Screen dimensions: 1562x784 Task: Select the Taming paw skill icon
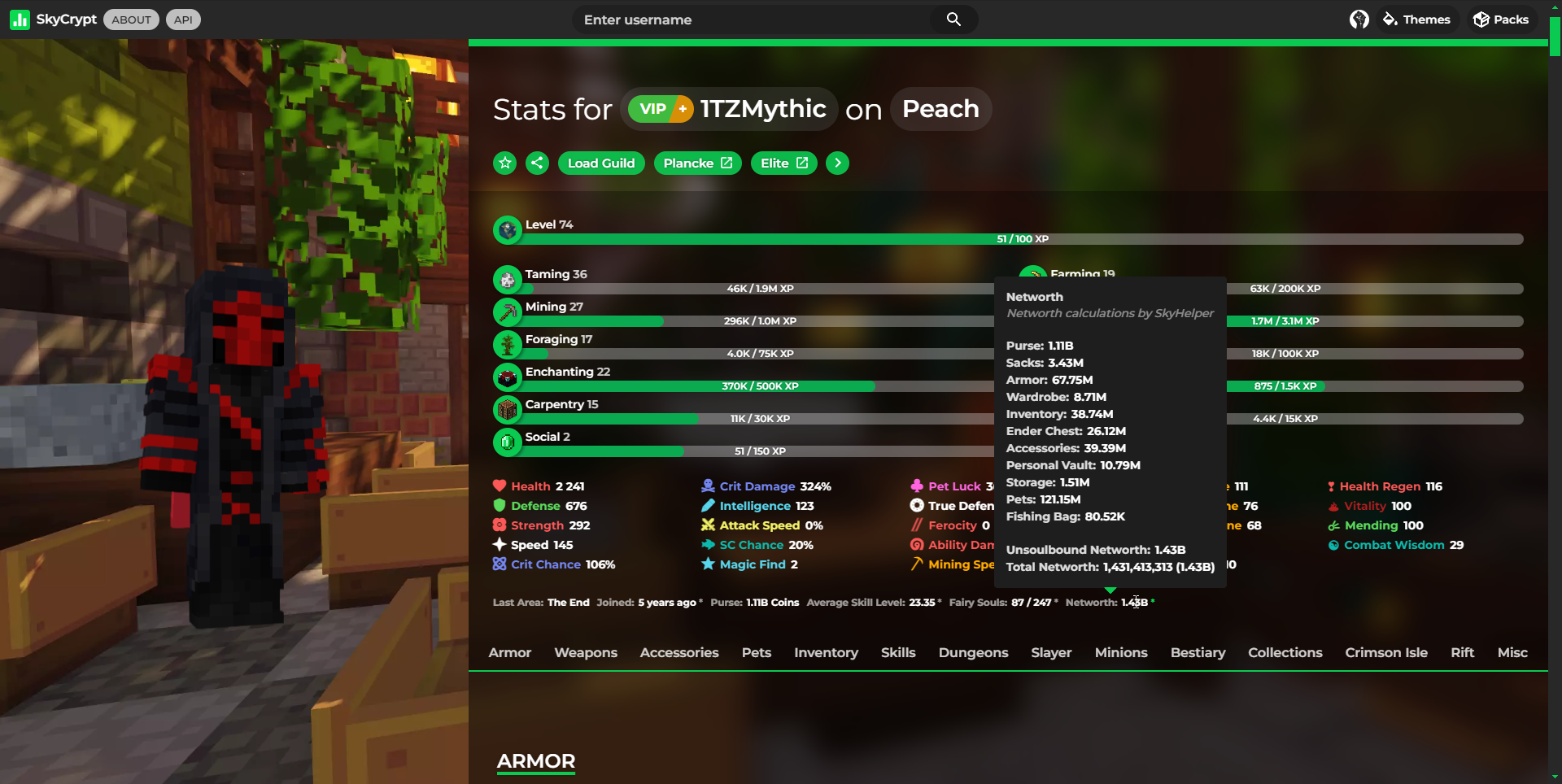[x=507, y=279]
